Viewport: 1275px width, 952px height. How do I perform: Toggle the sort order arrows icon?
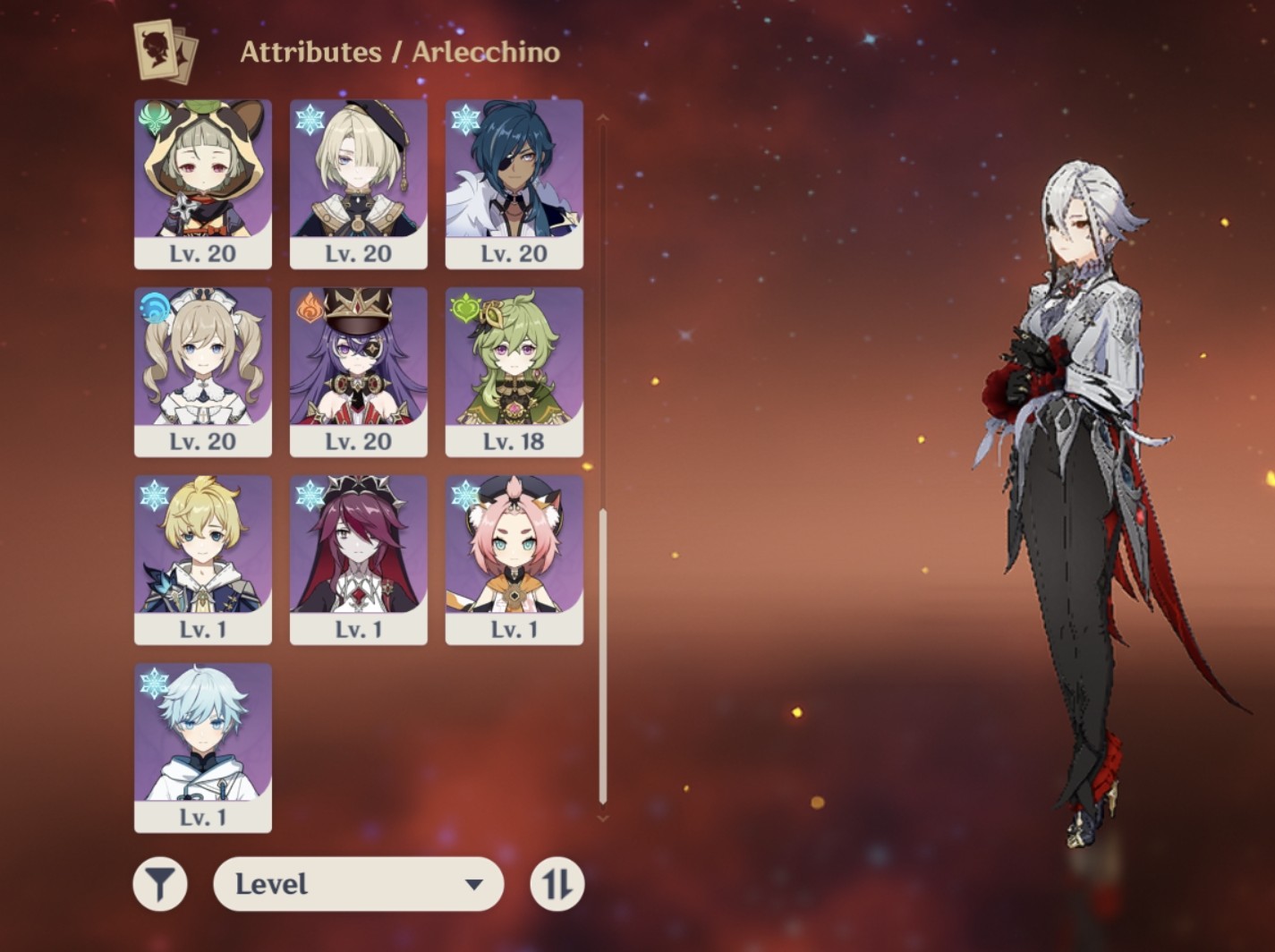coord(557,883)
